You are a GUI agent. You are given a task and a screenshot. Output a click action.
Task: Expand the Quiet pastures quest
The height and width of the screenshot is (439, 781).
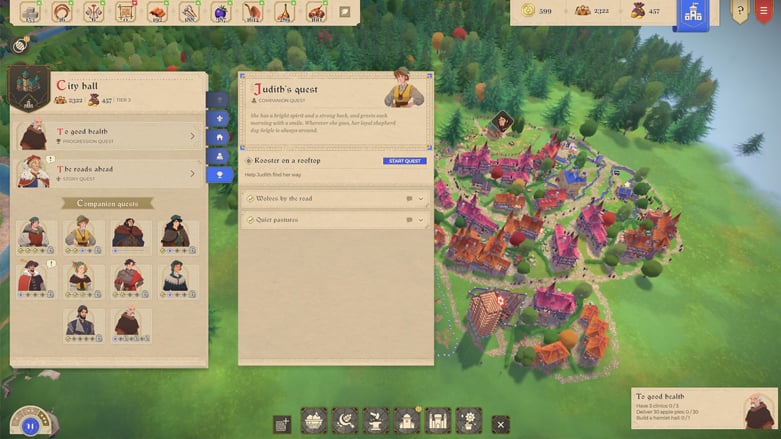(x=335, y=220)
